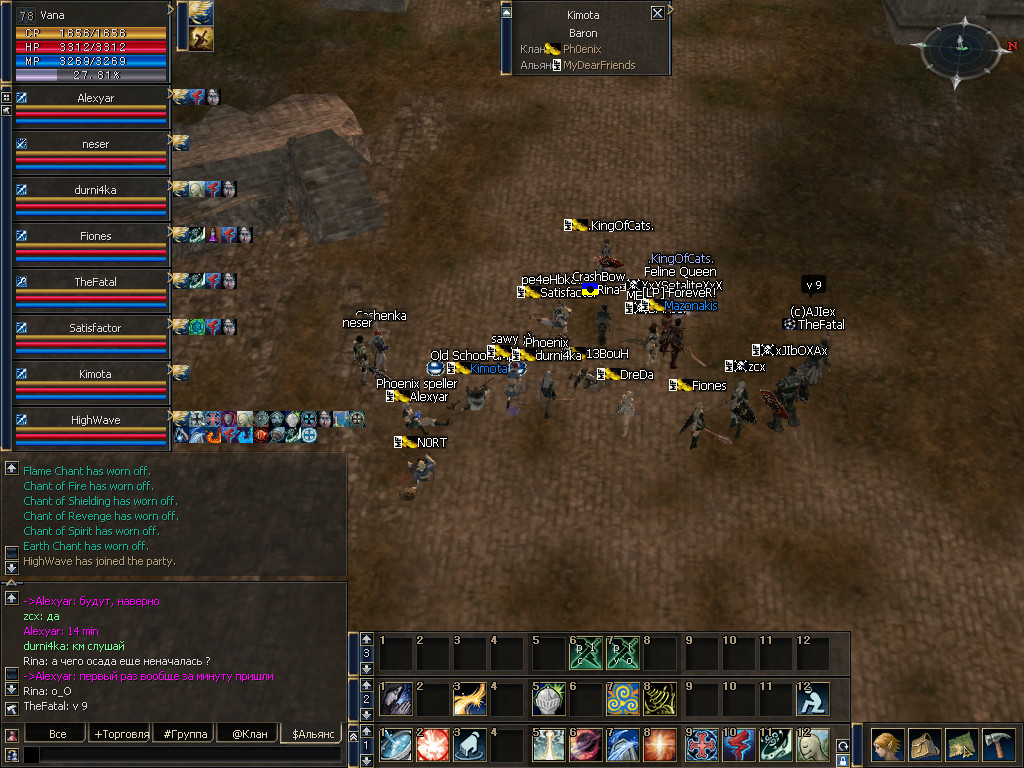Switch to the @Клан chat tab
The width and height of the screenshot is (1024, 768).
tap(247, 734)
